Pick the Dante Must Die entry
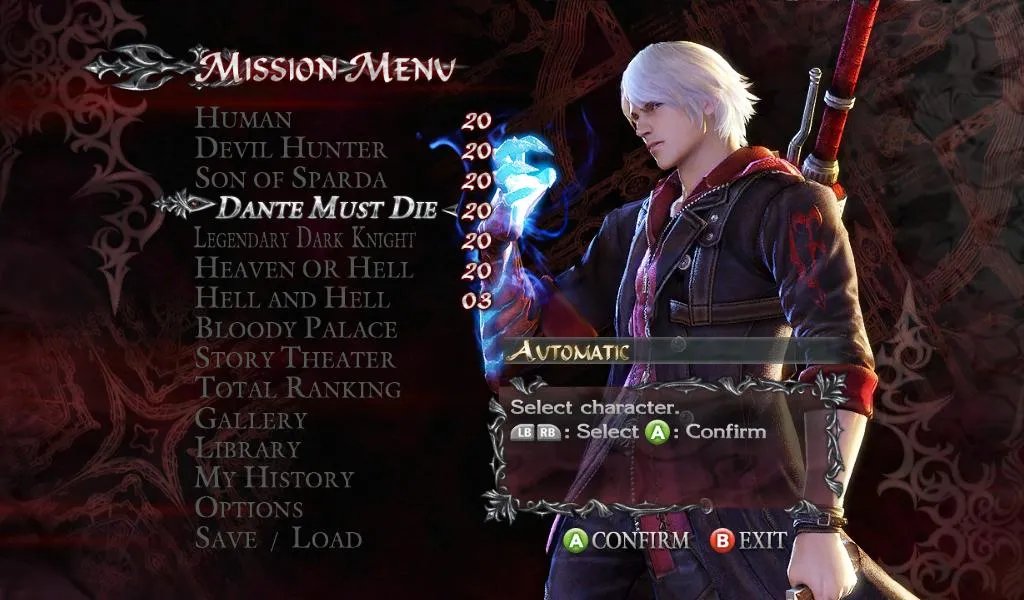Viewport: 1024px width, 600px height. point(327,209)
